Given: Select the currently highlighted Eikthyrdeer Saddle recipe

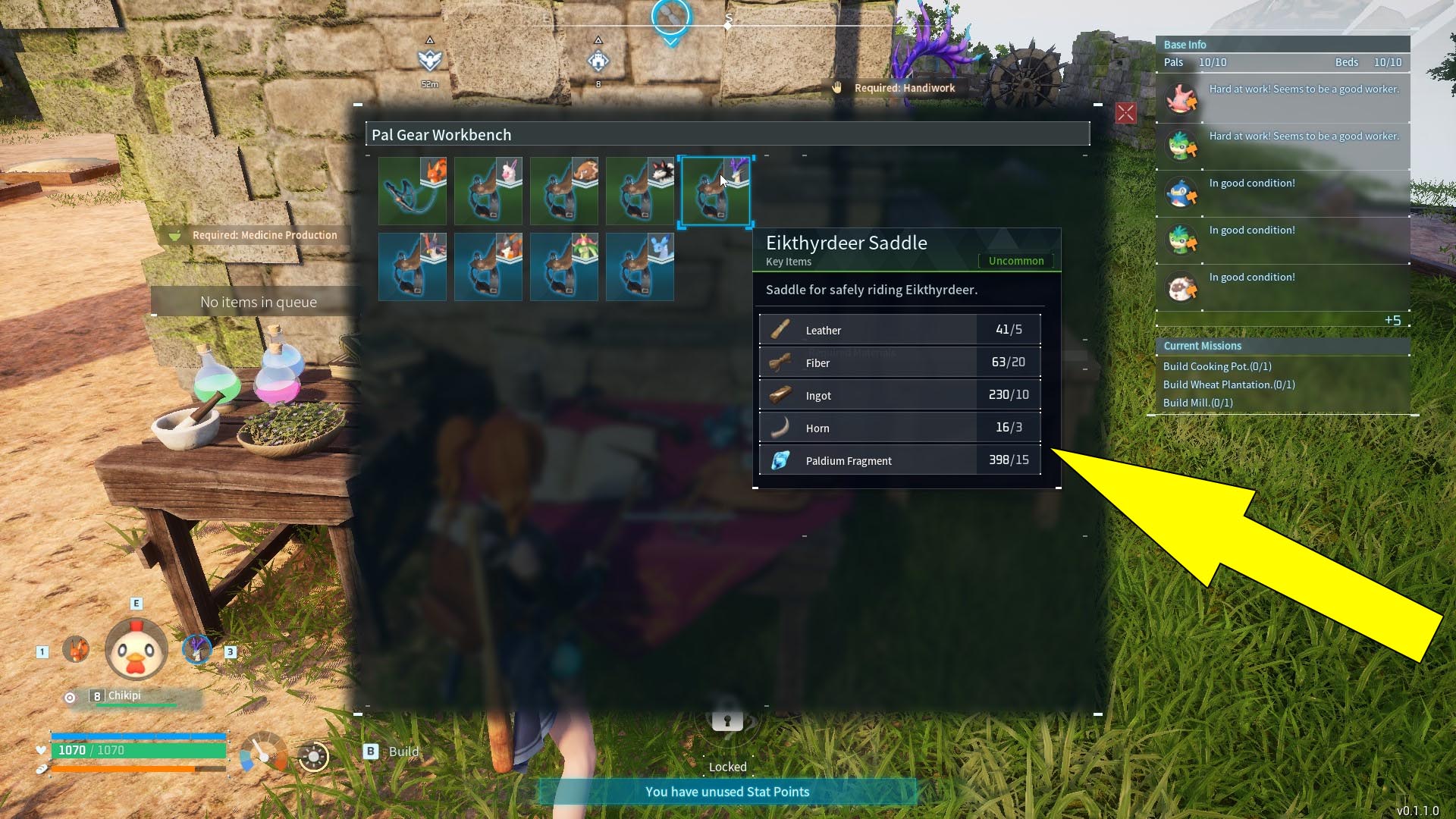Looking at the screenshot, I should tap(715, 191).
